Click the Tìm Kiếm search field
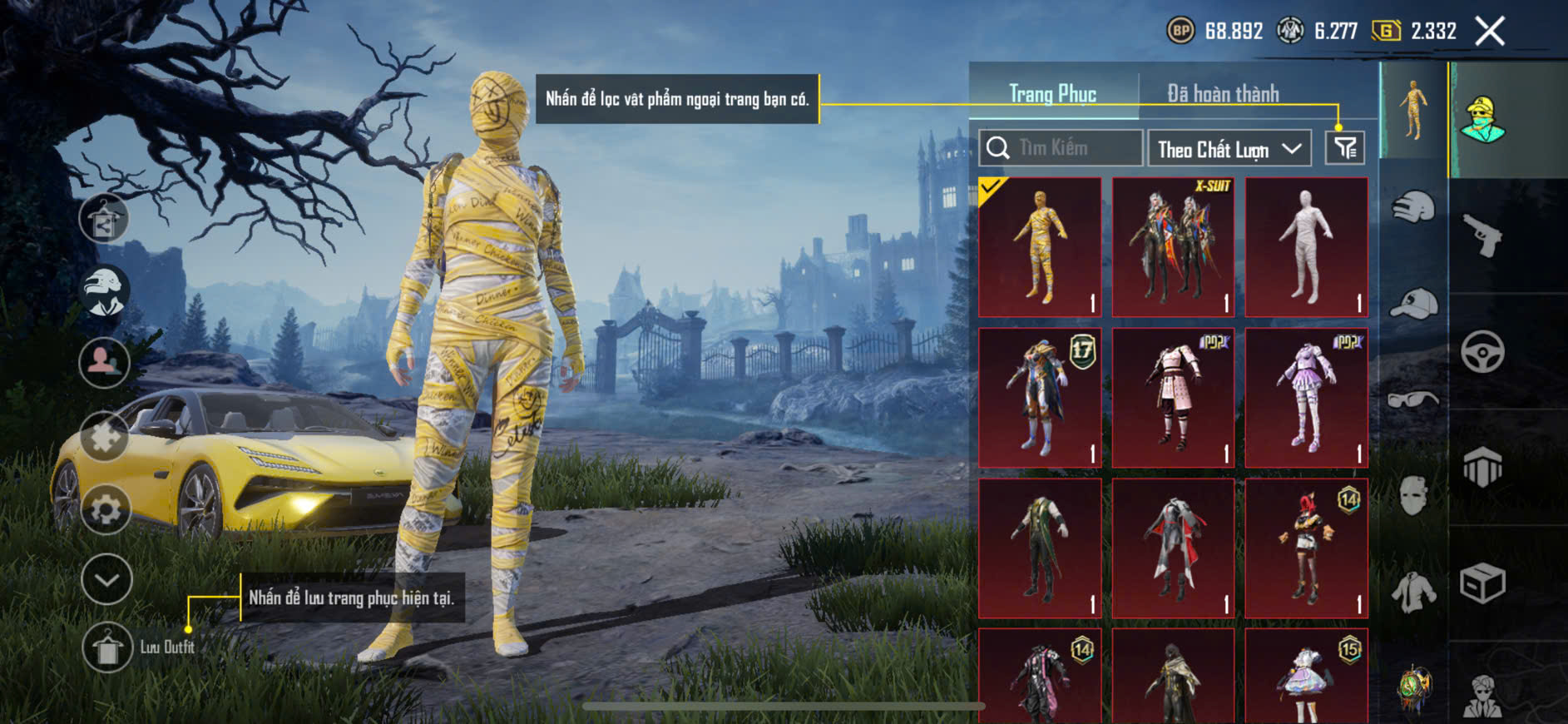 coord(1061,148)
